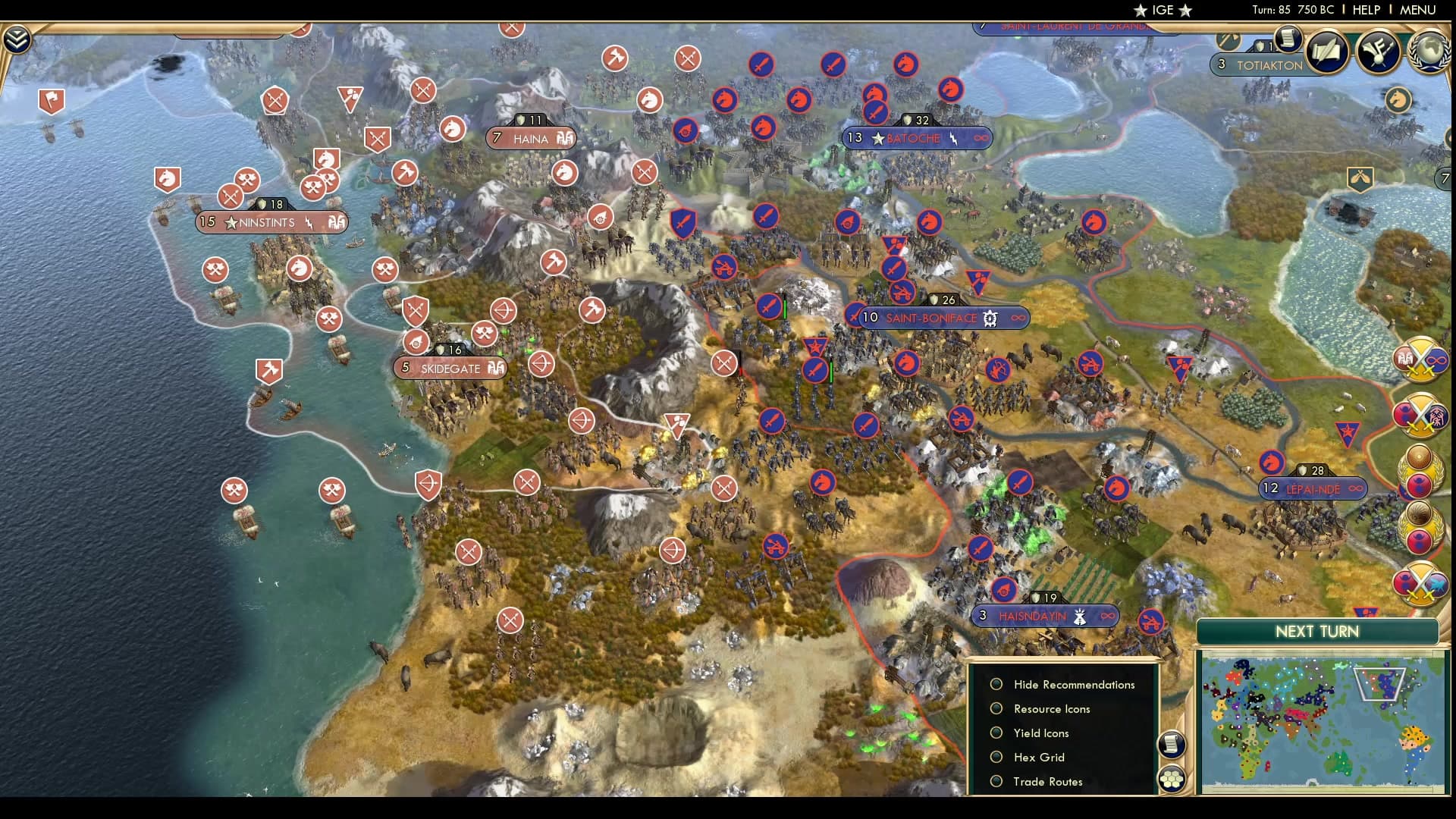
Task: Toggle the Yield Icons option
Action: pyautogui.click(x=996, y=733)
